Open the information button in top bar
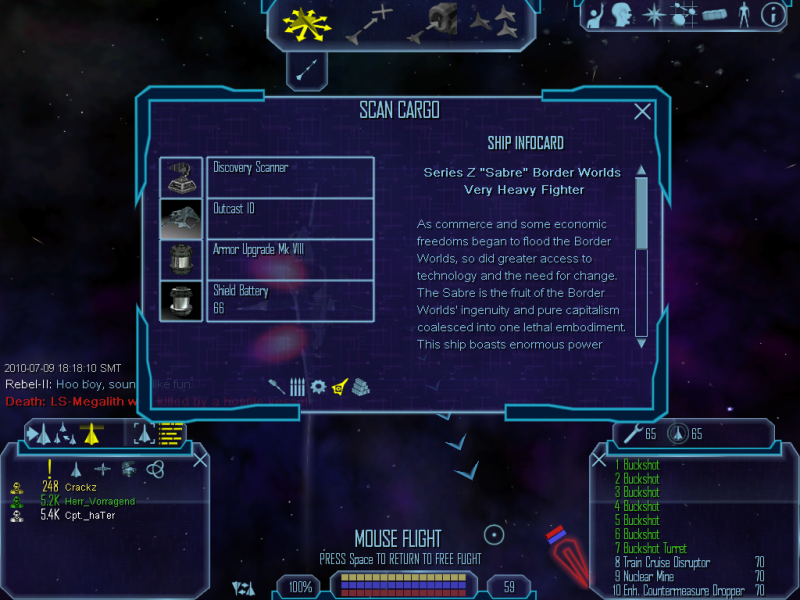This screenshot has width=800, height=600. (x=771, y=14)
